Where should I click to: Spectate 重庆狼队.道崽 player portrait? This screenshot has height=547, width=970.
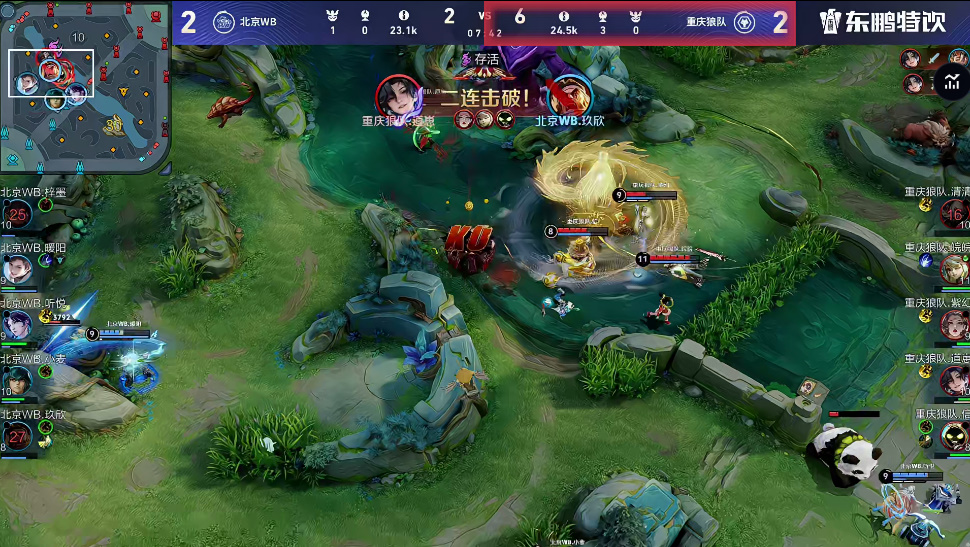[953, 380]
